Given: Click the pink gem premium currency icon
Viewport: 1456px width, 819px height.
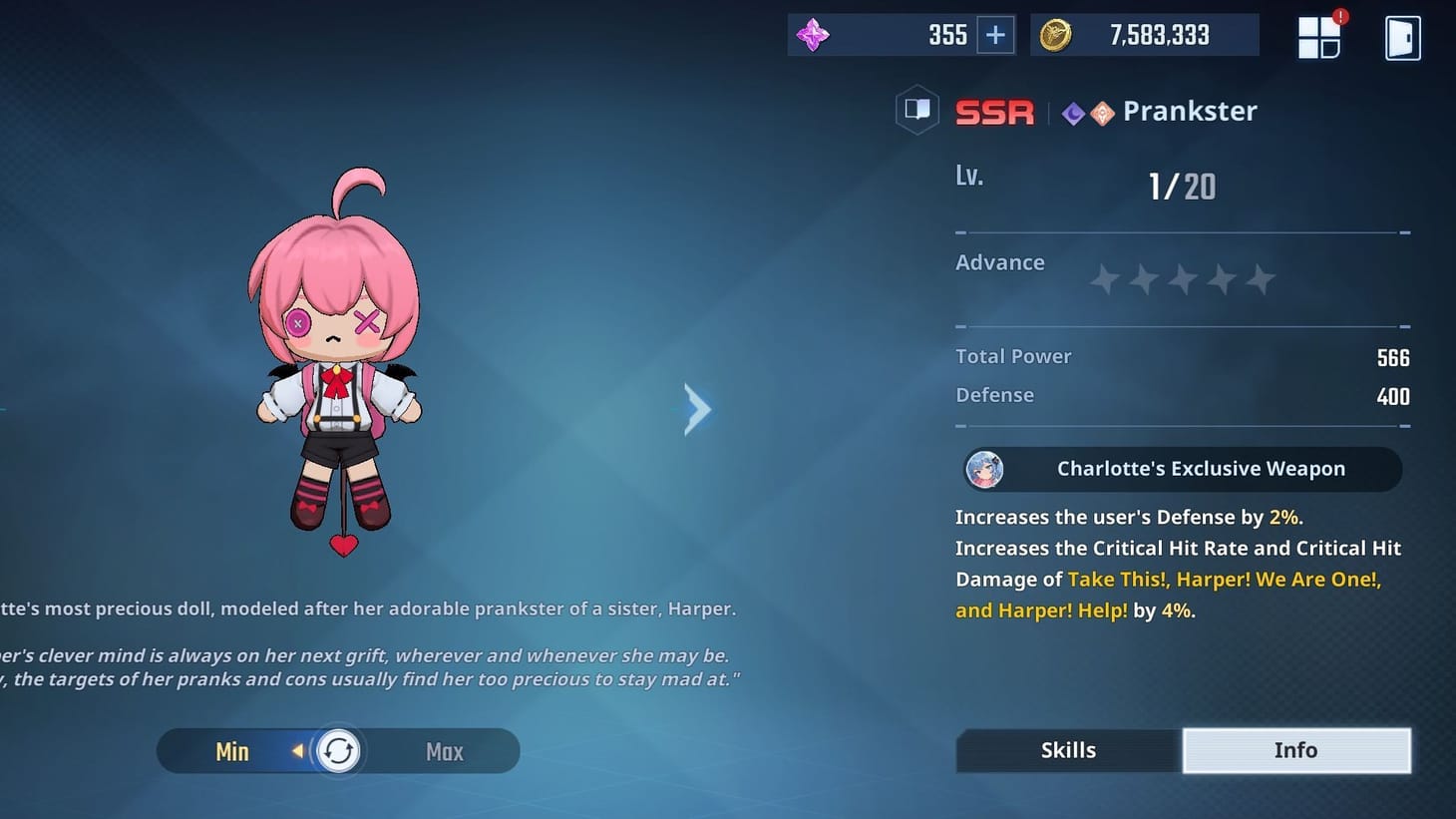Looking at the screenshot, I should [x=814, y=34].
